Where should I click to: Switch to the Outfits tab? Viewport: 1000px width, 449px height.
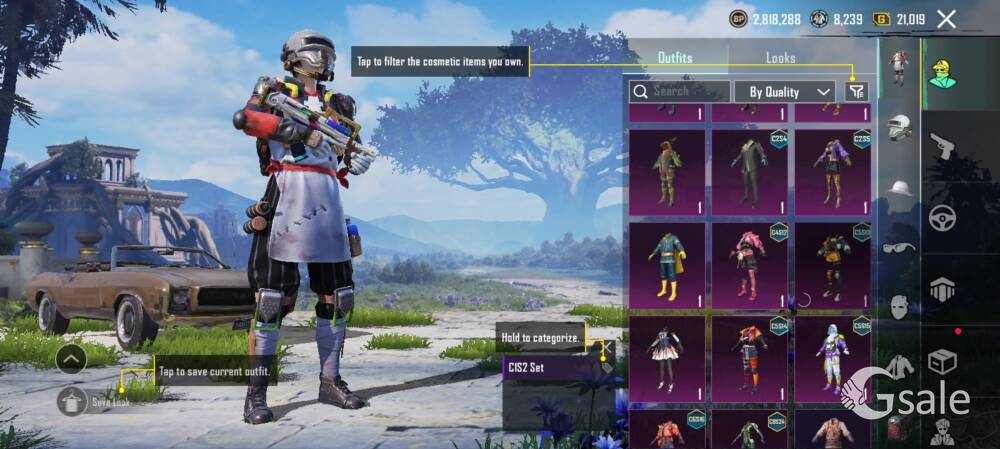[675, 58]
